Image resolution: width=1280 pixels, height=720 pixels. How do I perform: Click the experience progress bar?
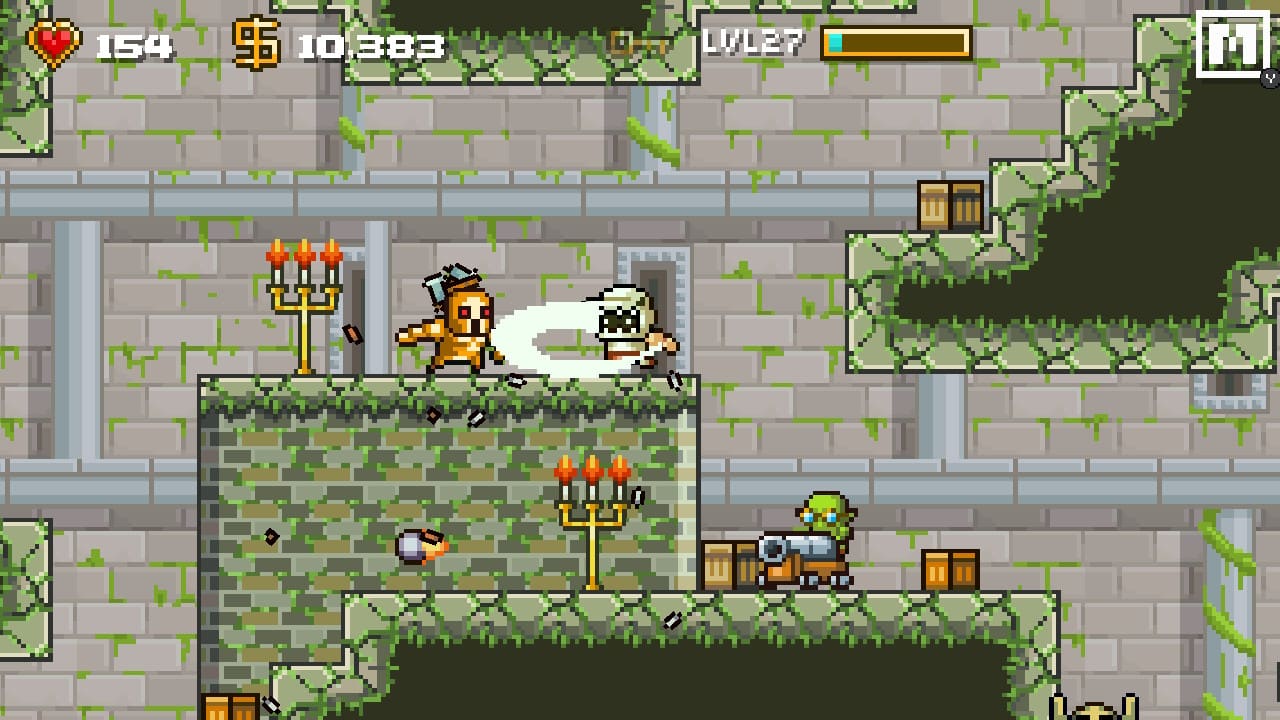(895, 42)
